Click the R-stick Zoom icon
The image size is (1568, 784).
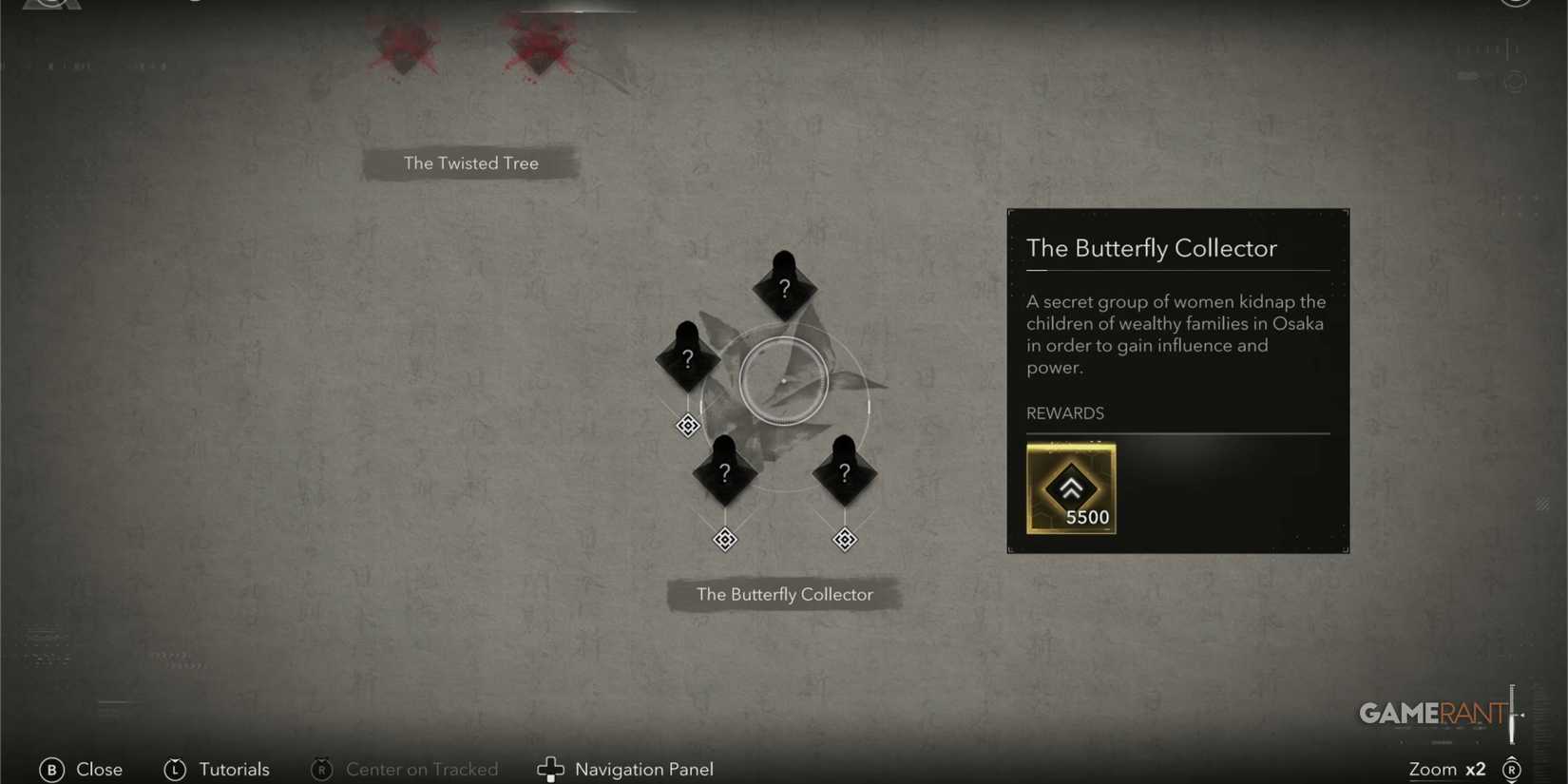coord(1512,770)
